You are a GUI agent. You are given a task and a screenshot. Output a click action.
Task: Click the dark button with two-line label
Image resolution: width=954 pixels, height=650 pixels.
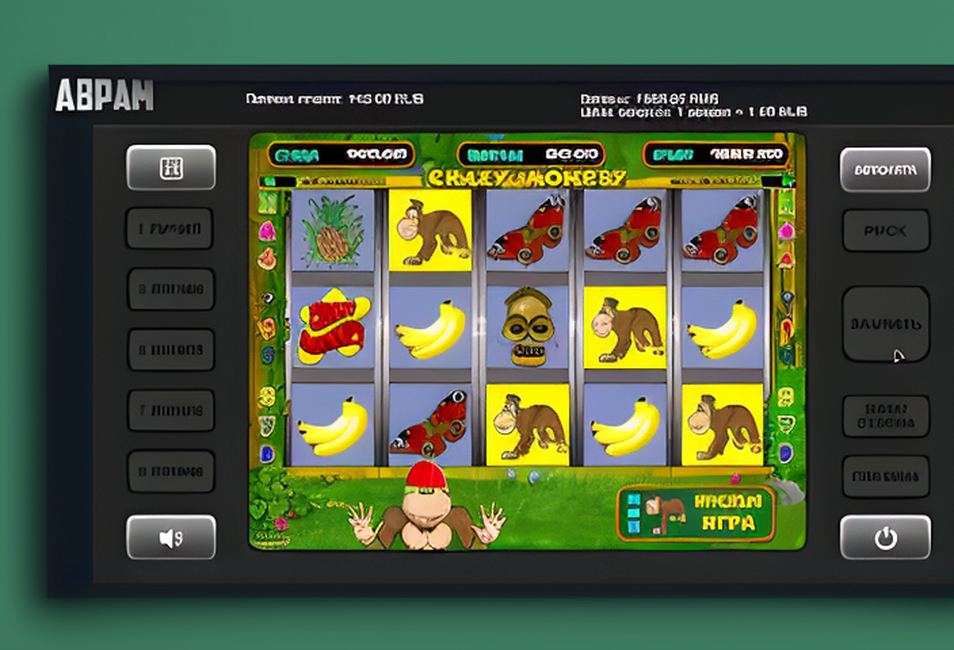click(x=885, y=416)
